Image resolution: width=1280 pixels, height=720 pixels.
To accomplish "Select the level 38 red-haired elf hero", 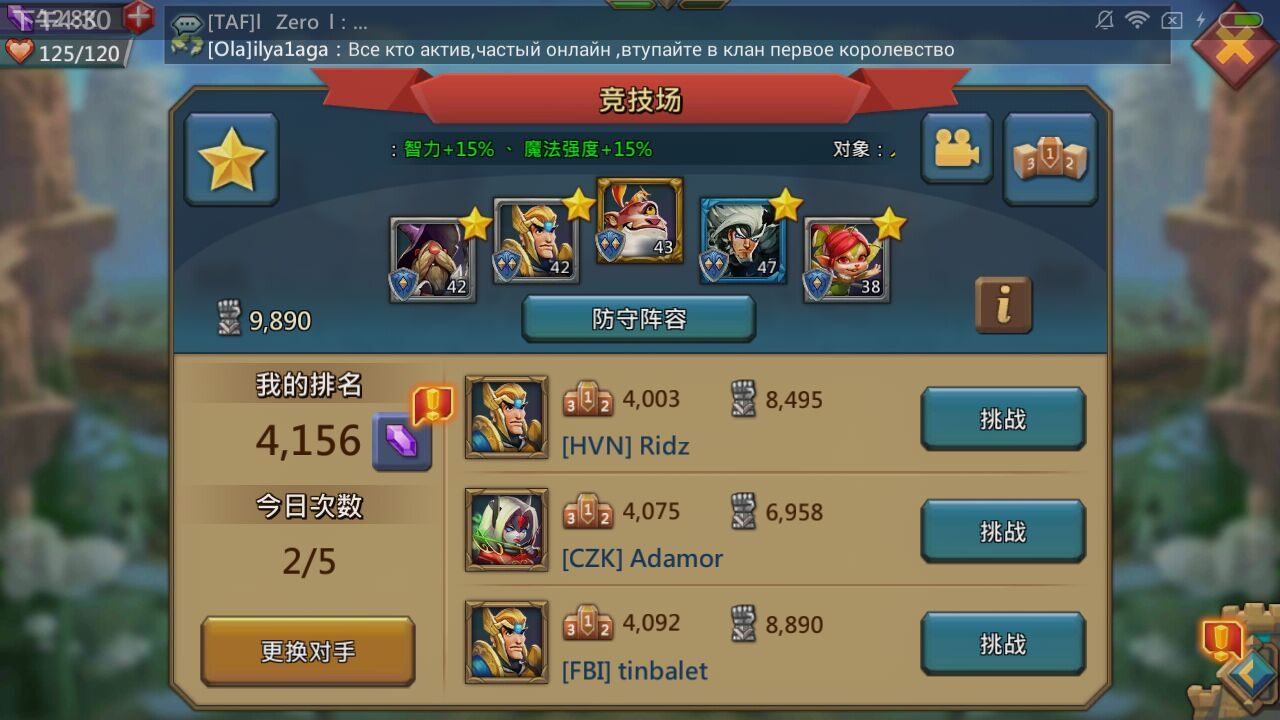I will coord(846,259).
